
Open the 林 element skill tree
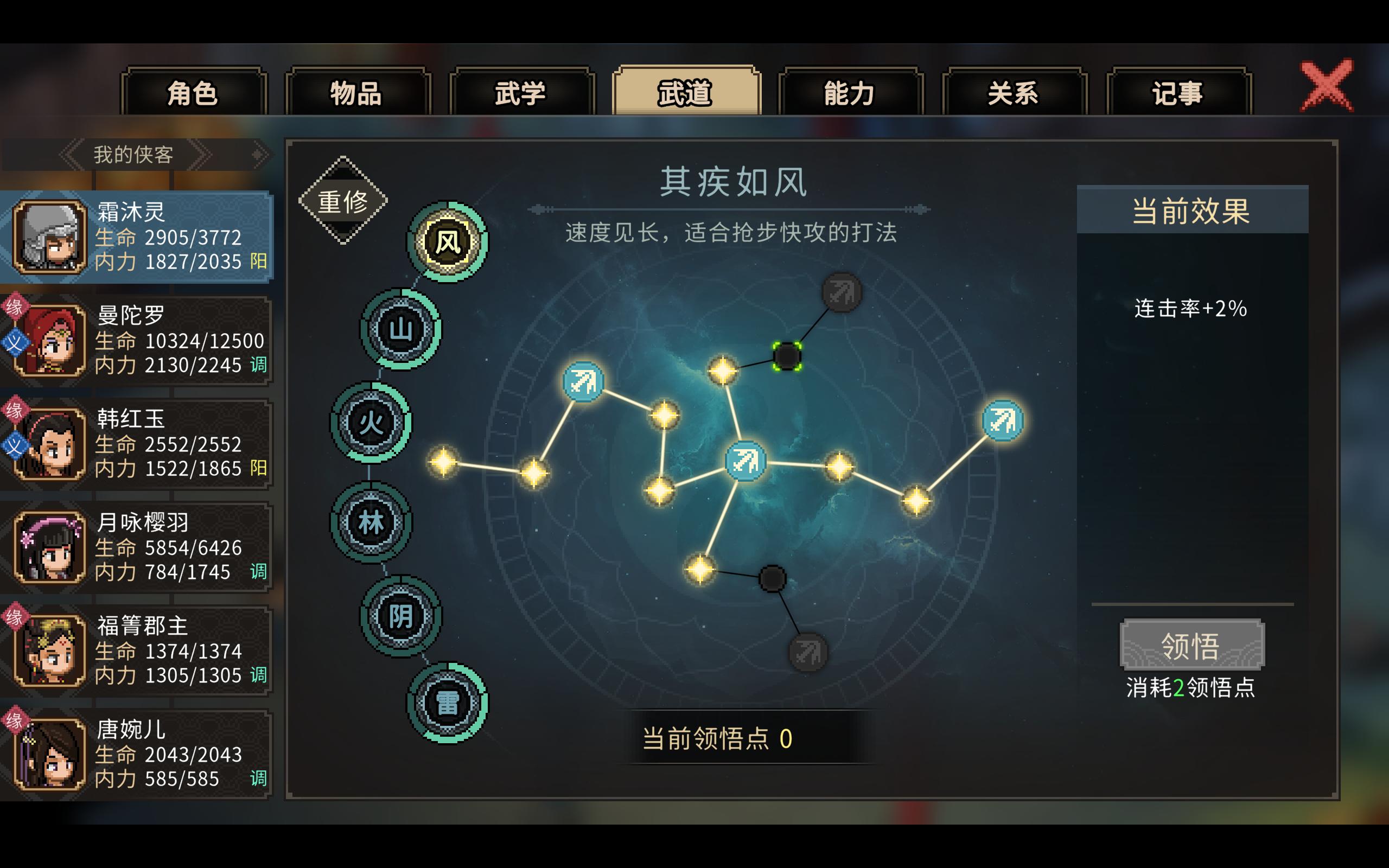coord(371,524)
